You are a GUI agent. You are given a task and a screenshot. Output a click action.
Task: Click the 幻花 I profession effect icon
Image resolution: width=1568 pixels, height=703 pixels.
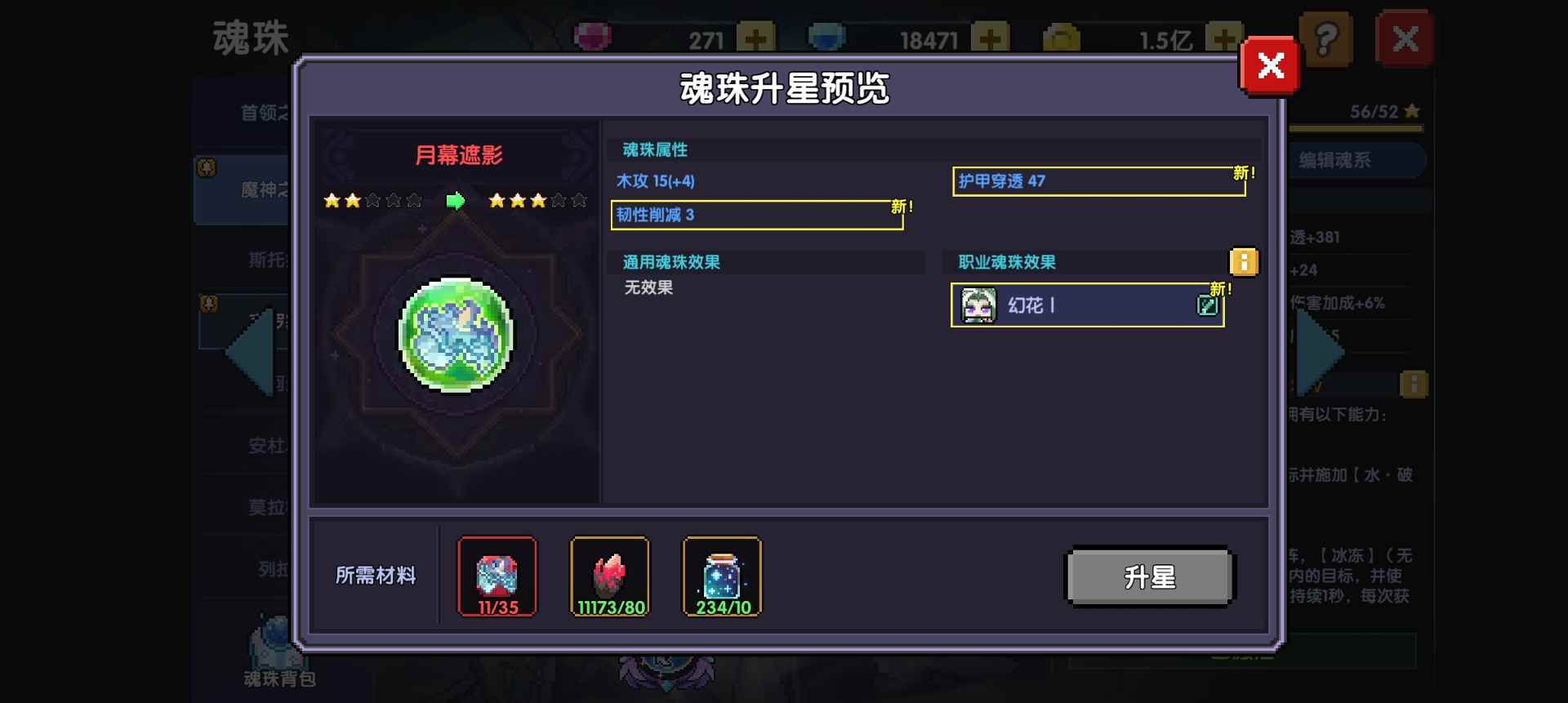(978, 305)
